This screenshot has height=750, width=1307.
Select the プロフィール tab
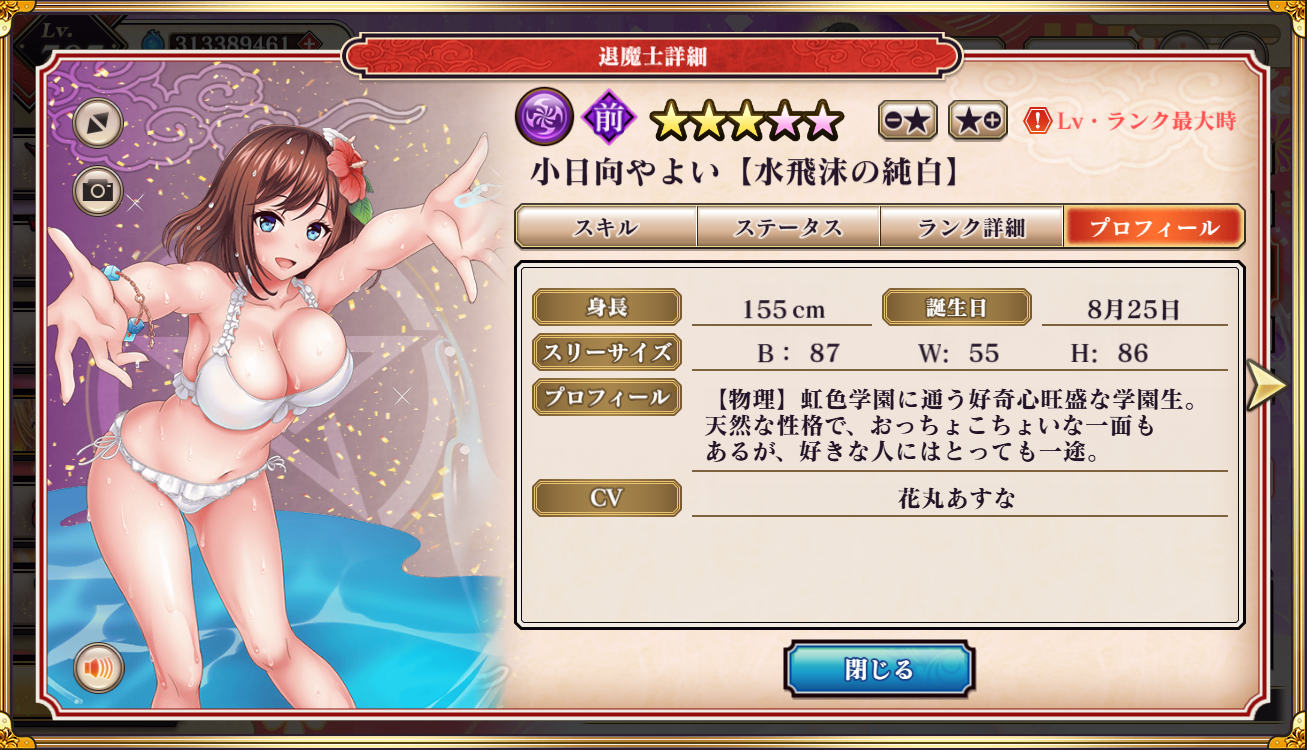click(1153, 227)
